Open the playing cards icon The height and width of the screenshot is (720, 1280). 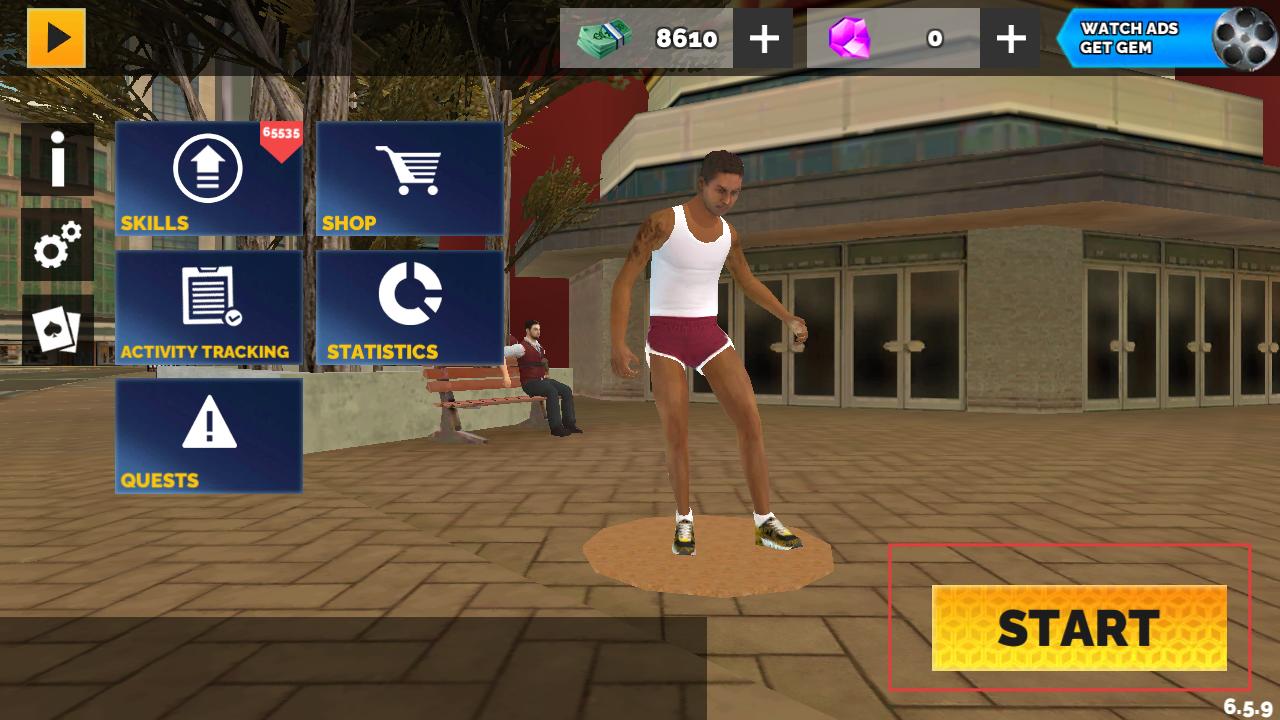pyautogui.click(x=58, y=330)
